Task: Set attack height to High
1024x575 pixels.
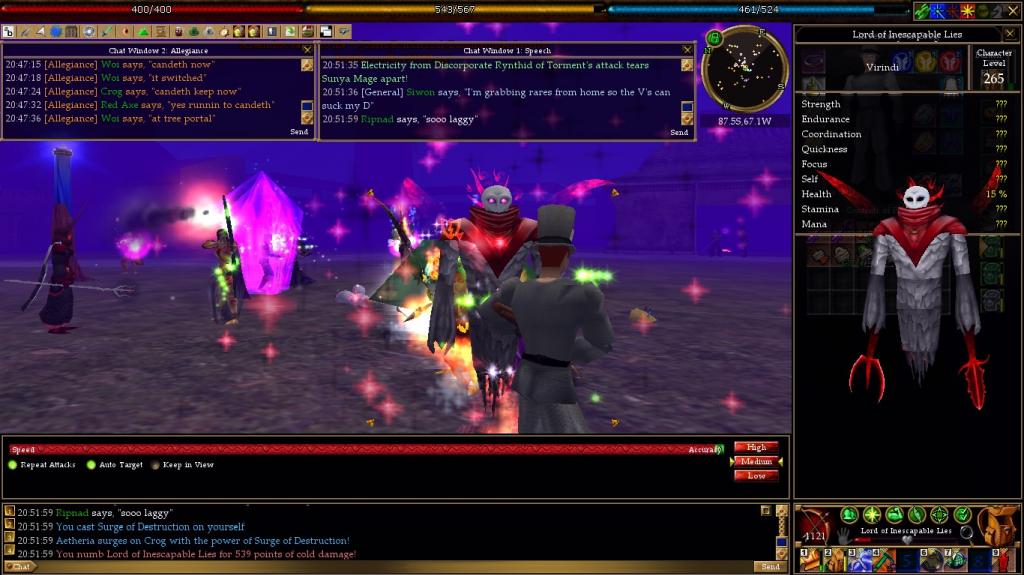Action: [755, 447]
